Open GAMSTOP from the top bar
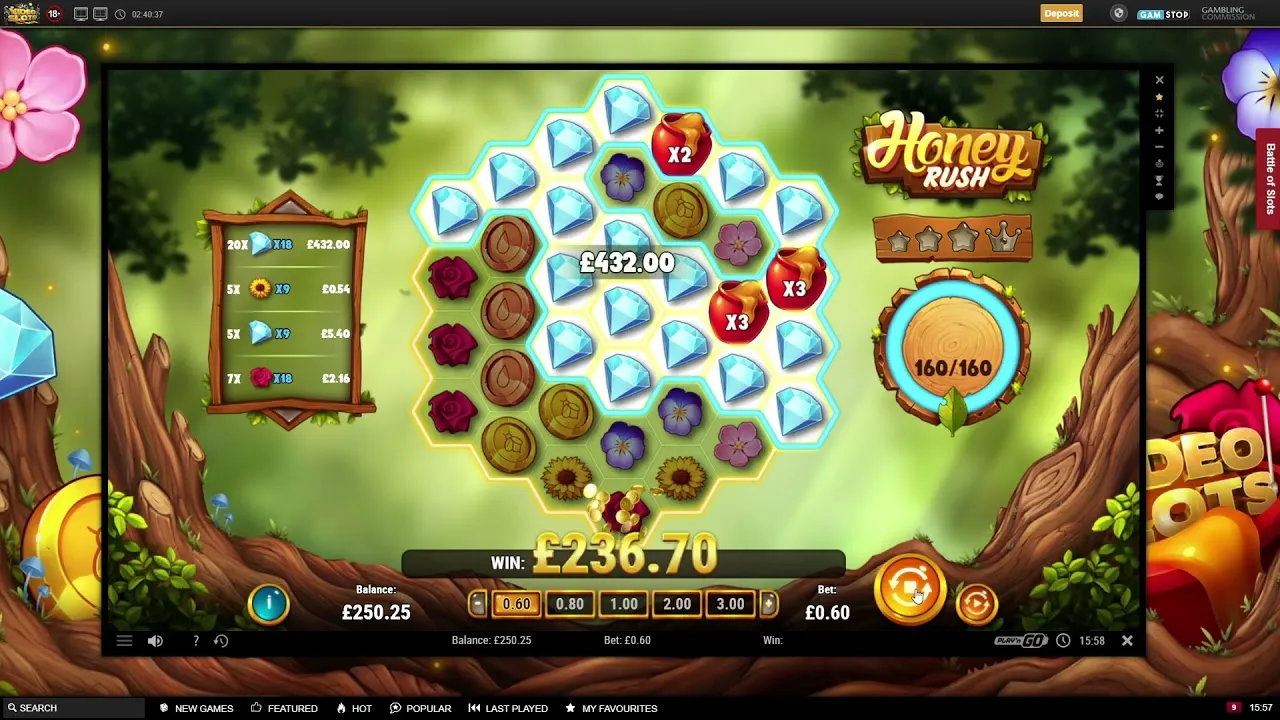The width and height of the screenshot is (1280, 720). click(x=1163, y=14)
